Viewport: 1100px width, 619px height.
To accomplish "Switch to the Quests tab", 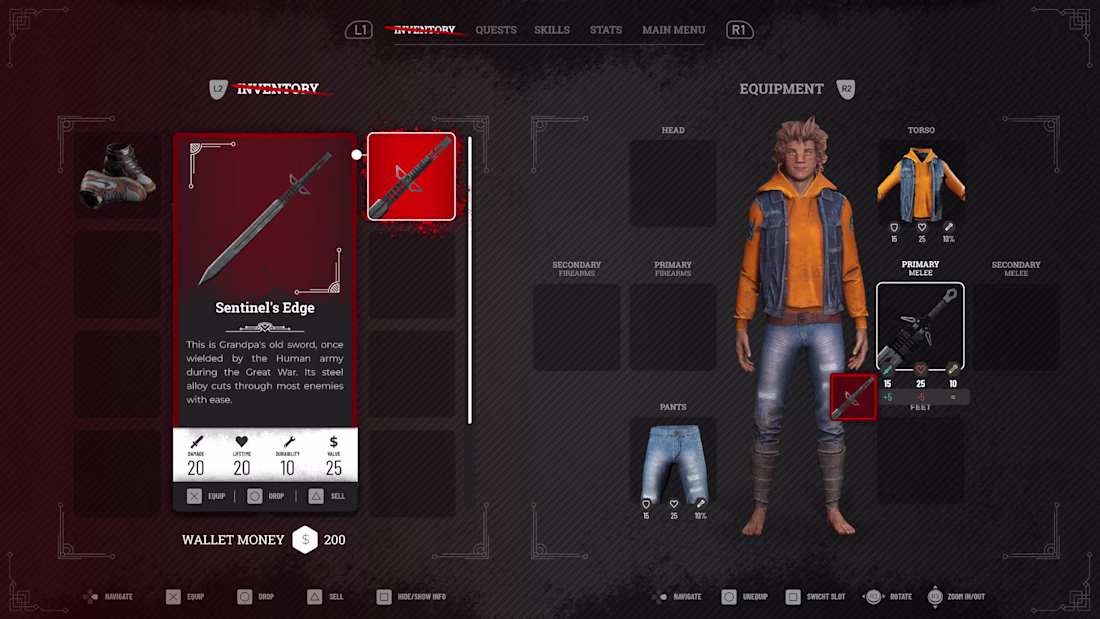I will tap(496, 30).
